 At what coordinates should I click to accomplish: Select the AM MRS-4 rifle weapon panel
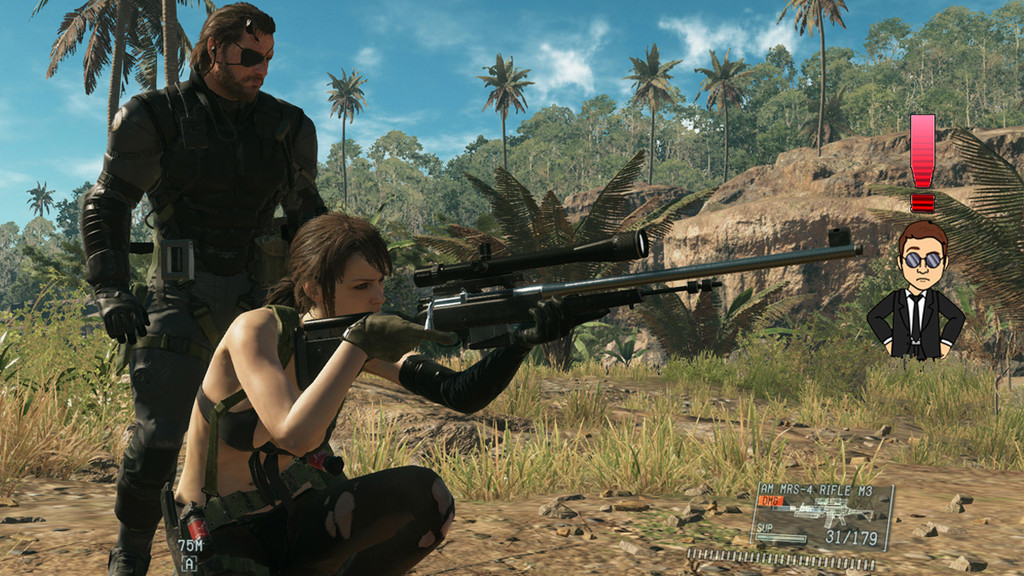(x=821, y=516)
